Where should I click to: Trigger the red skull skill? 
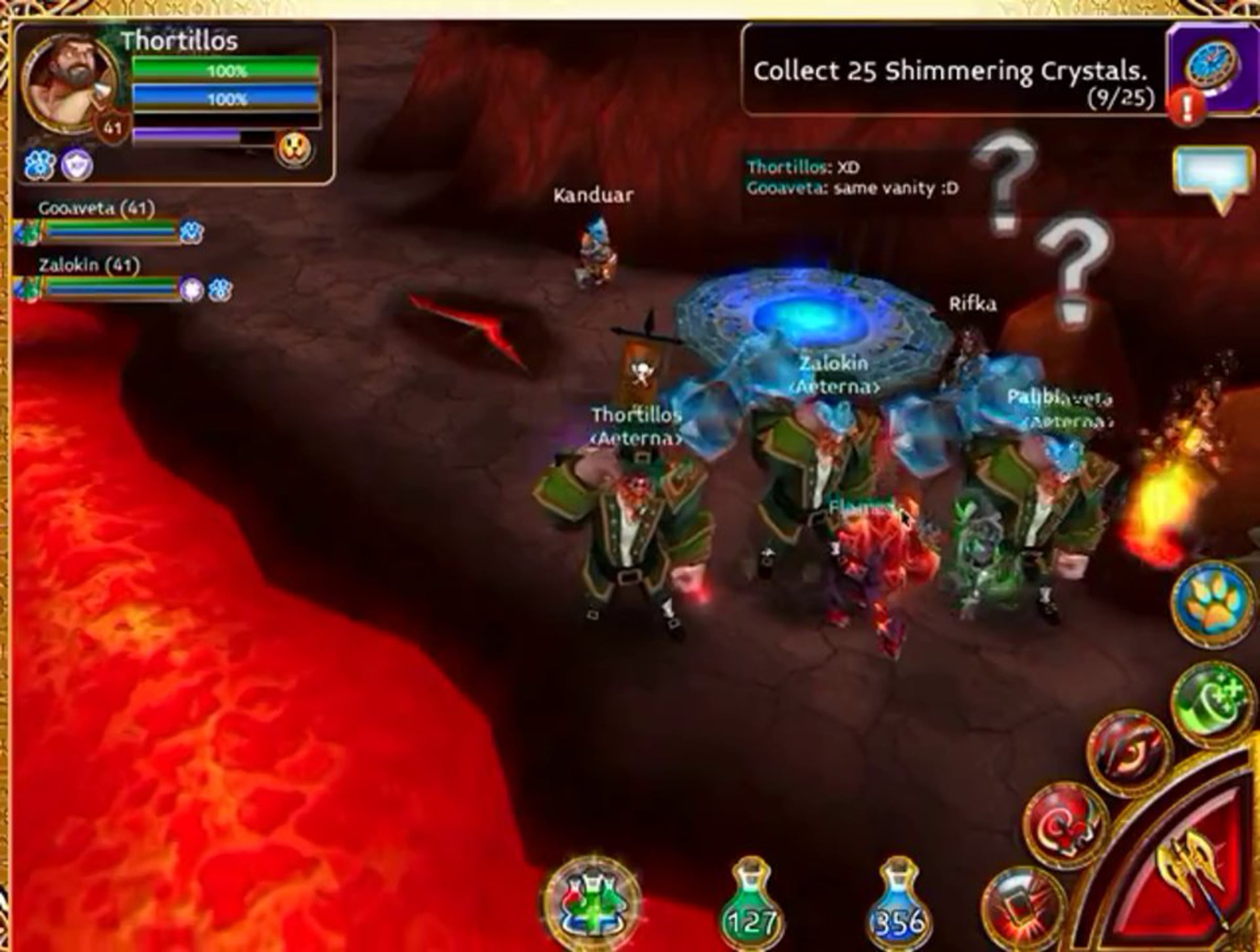click(1065, 825)
